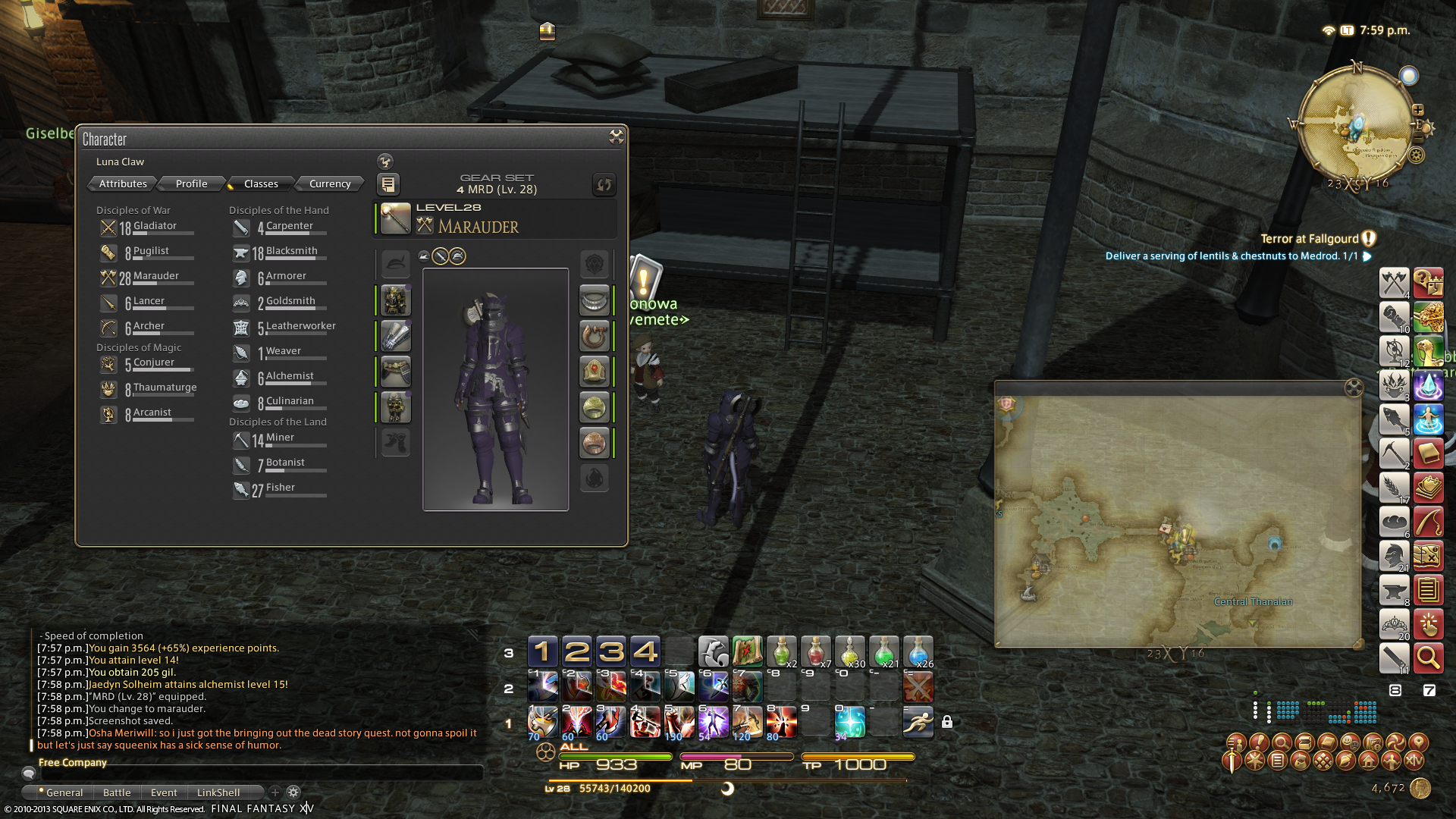
Task: Activate hotbar gear set button 1
Action: [x=542, y=651]
